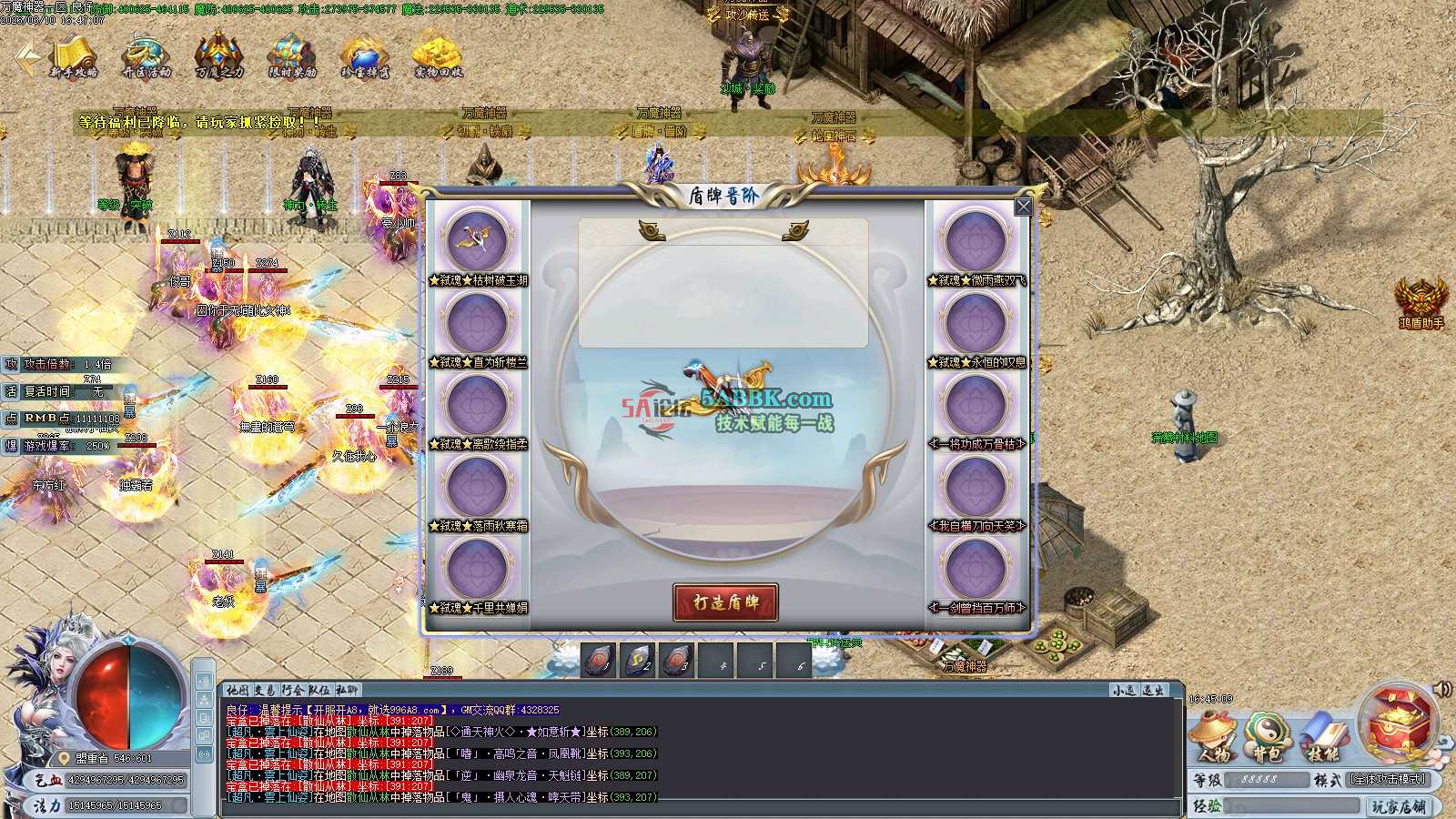Open the 珍宝掉落 treasure drops icon

[x=365, y=56]
